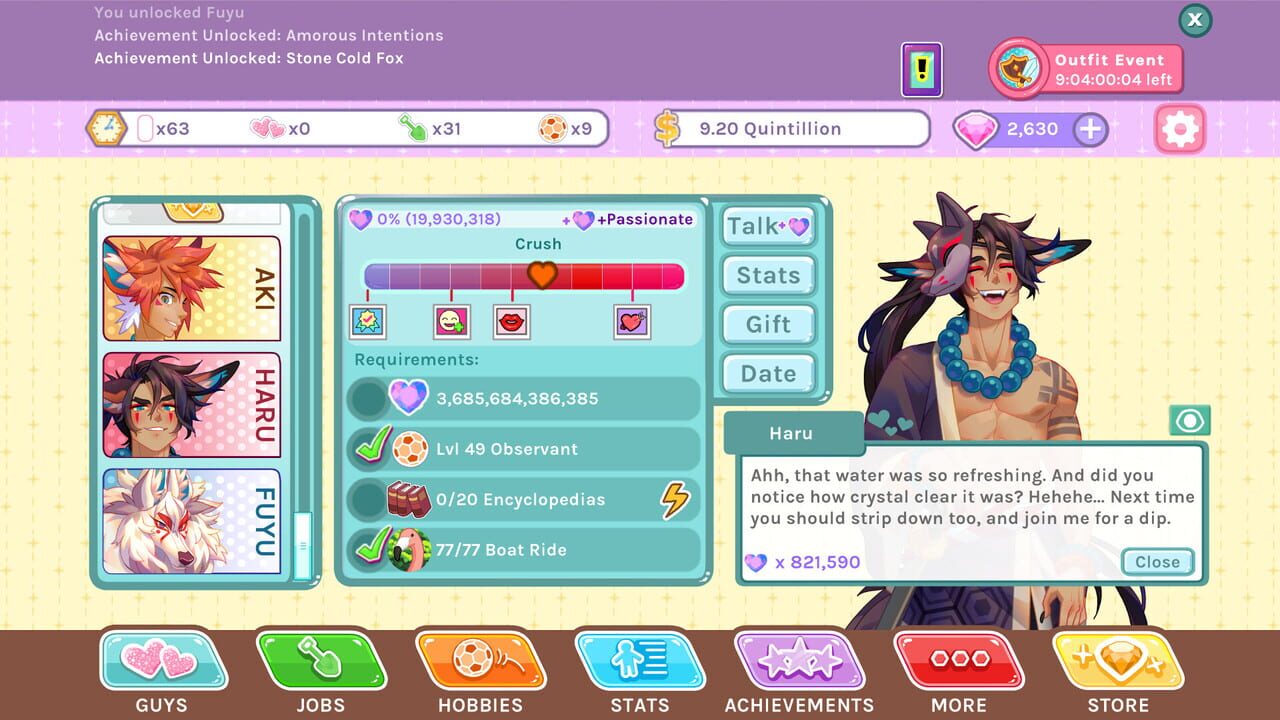Screen dimensions: 1280x720
Task: Click the dollar coin icon beside Quintillion balance
Action: pos(666,128)
